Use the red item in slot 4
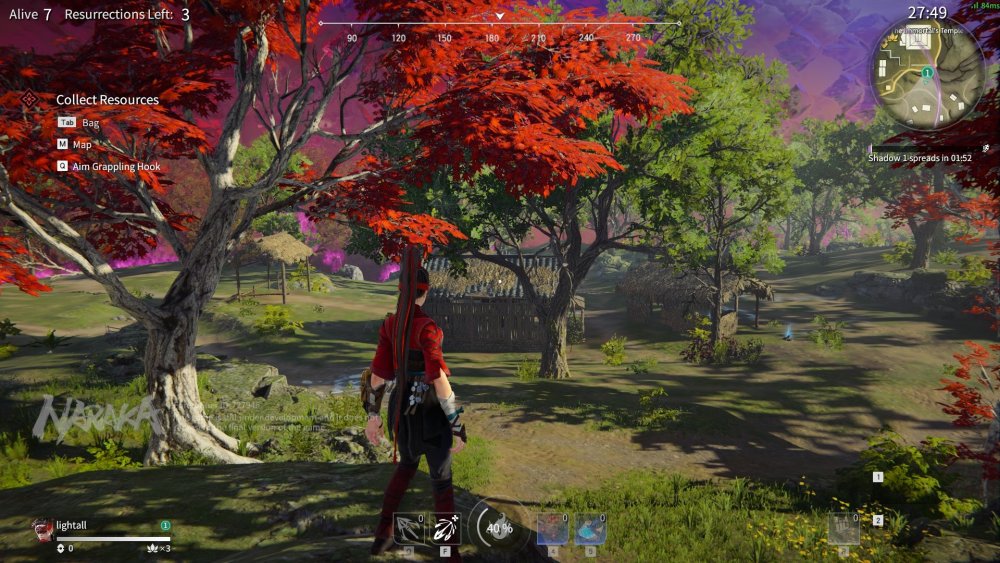This screenshot has height=563, width=1000. [552, 527]
